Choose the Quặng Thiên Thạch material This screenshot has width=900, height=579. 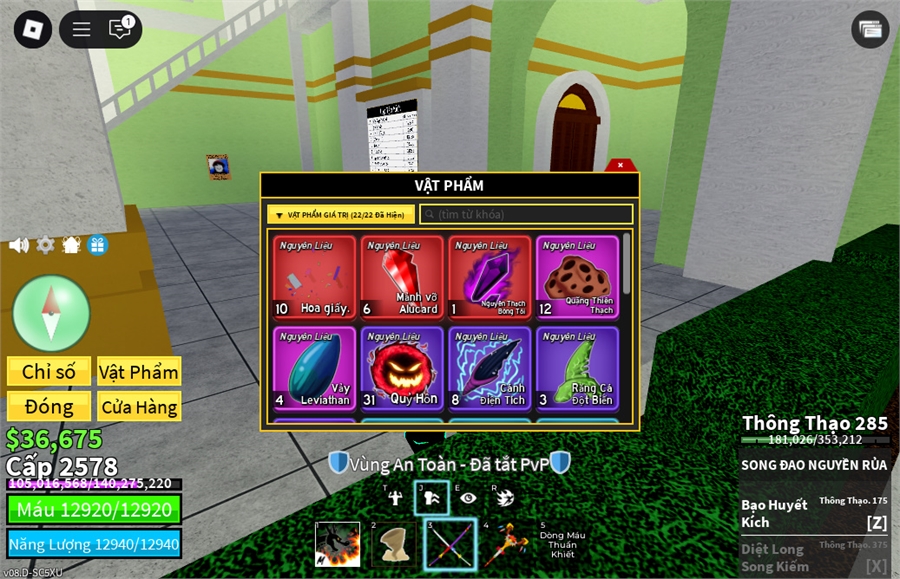[x=577, y=277]
